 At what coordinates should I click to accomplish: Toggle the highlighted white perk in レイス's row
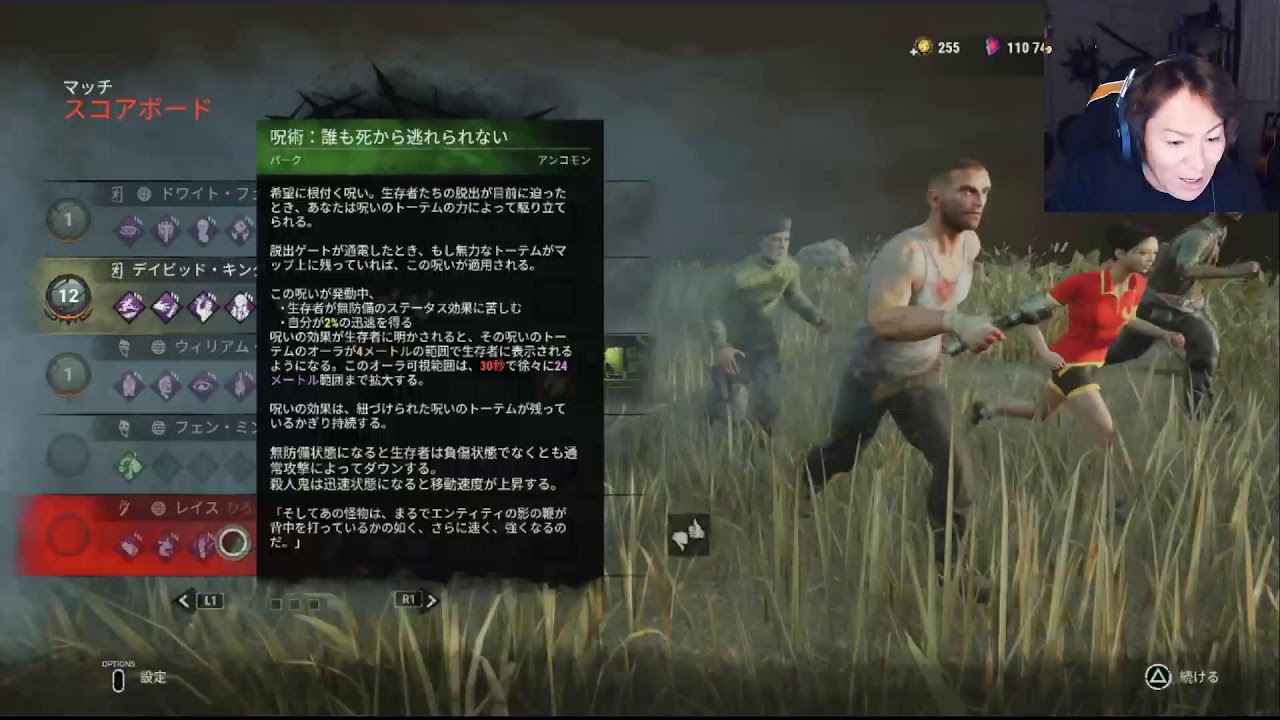click(x=233, y=543)
